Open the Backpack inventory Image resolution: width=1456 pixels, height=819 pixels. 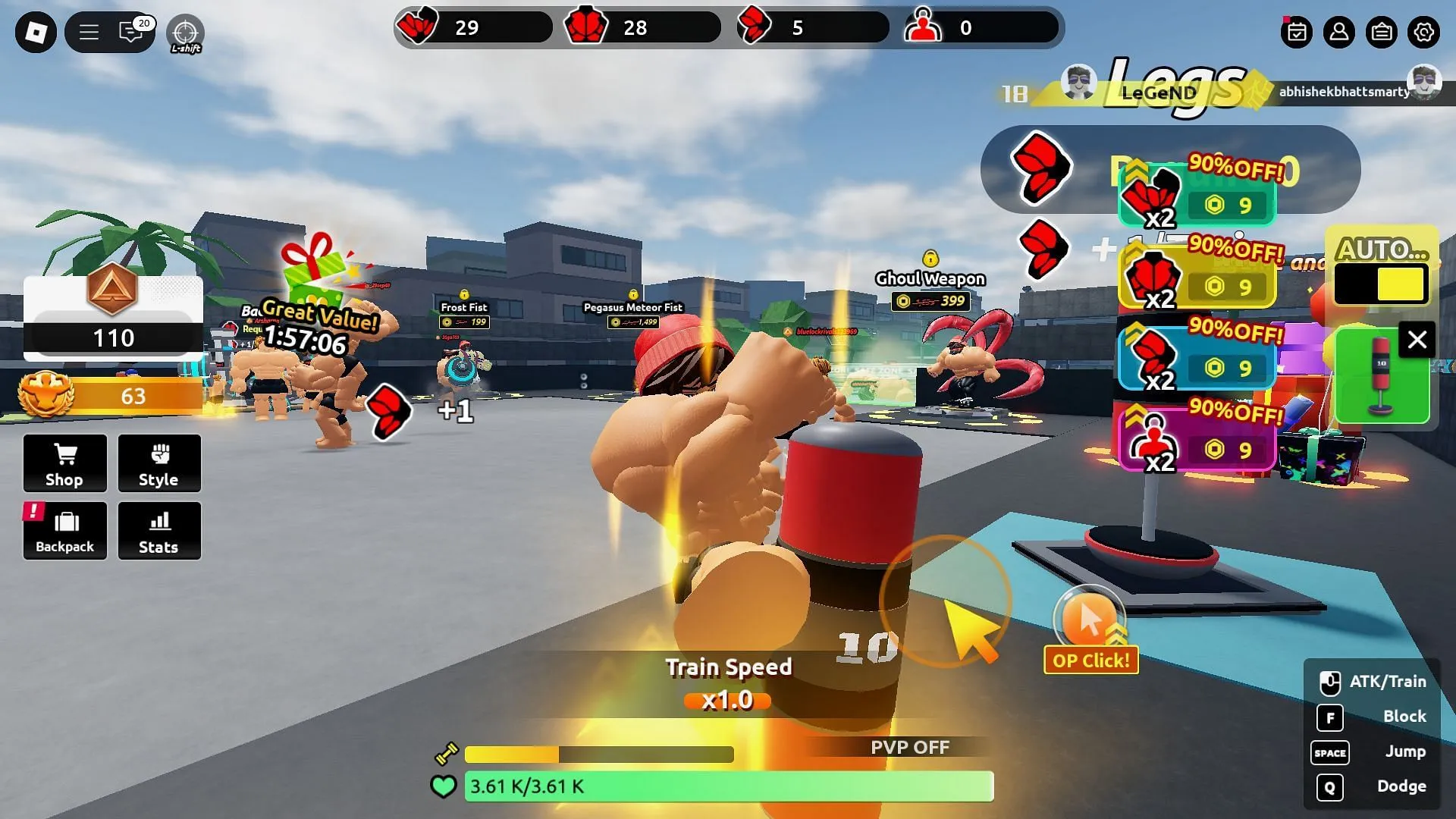[x=64, y=531]
